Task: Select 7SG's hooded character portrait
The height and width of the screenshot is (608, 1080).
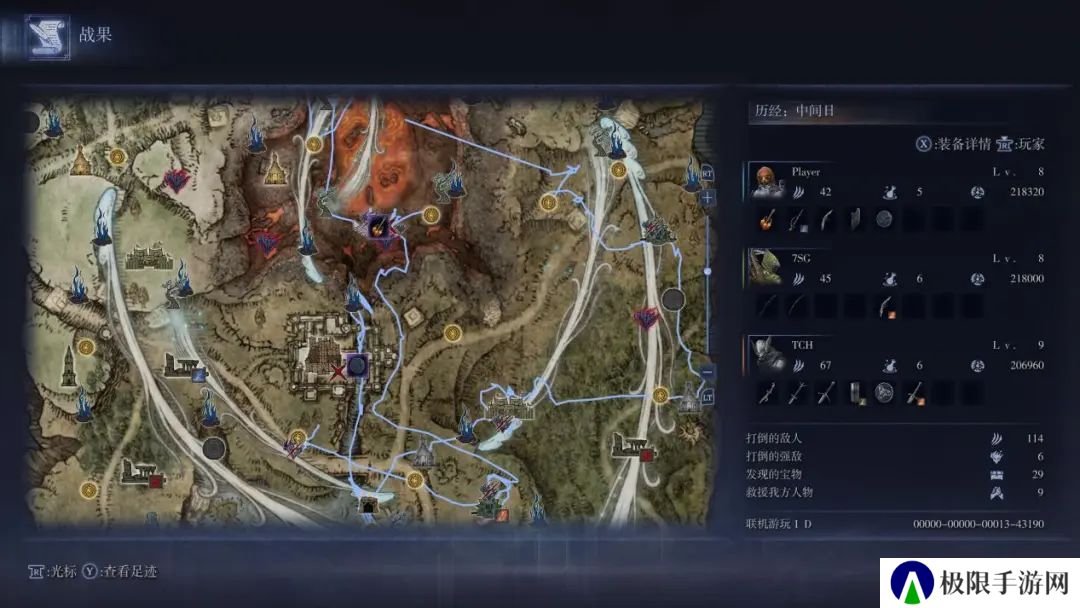Action: pos(767,269)
